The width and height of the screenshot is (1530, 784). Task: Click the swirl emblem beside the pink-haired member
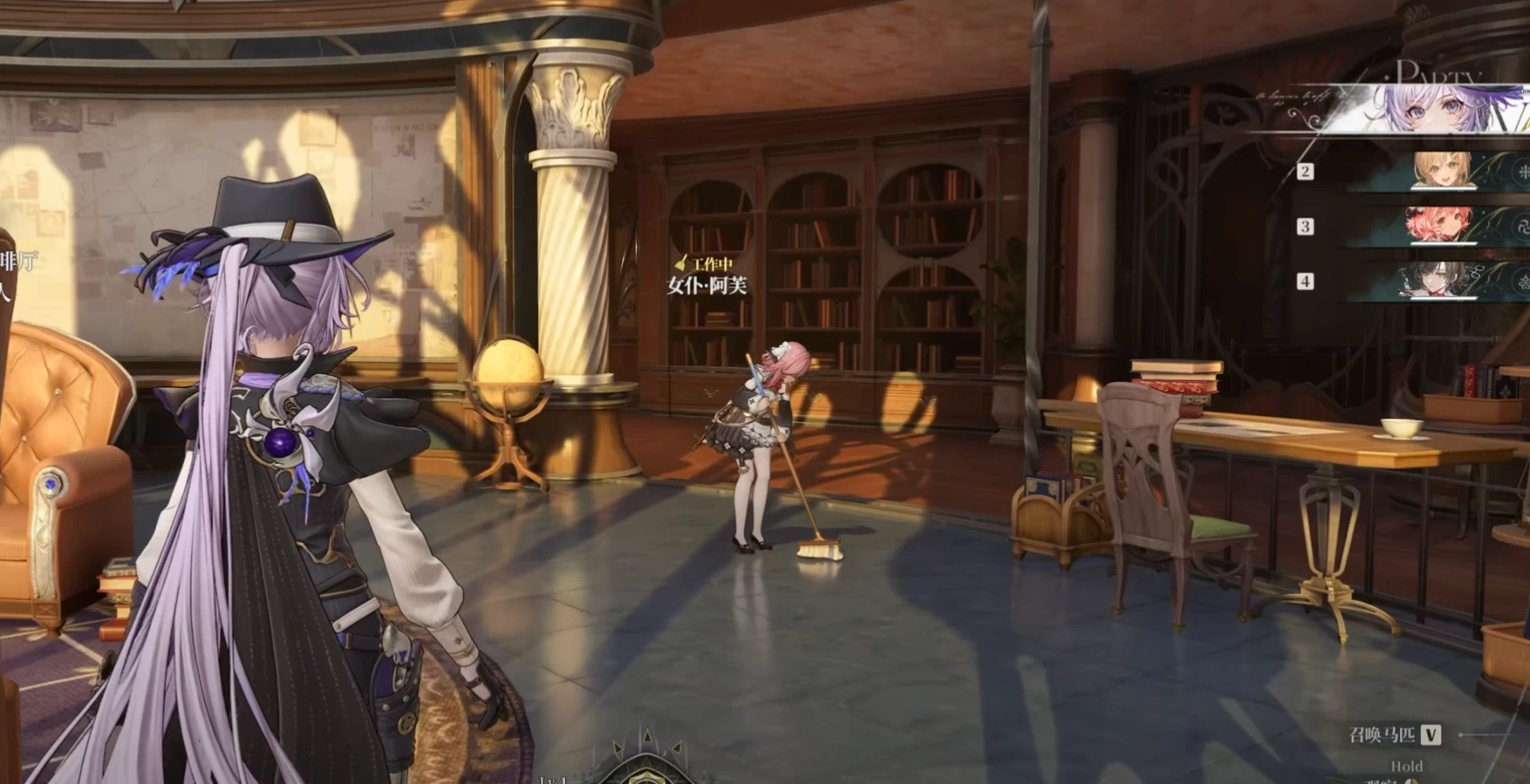pos(1521,226)
